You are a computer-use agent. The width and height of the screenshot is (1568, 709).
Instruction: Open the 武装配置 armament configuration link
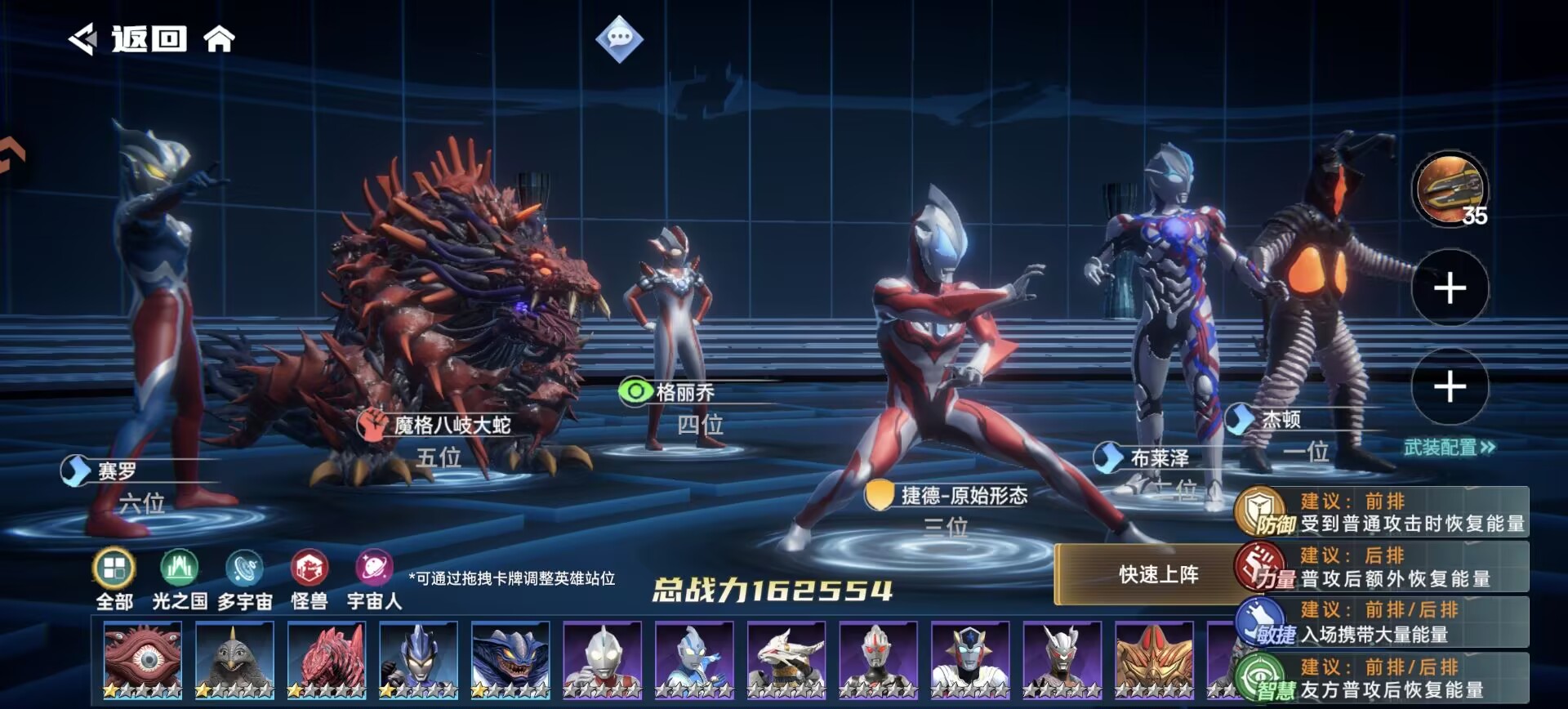(1449, 448)
